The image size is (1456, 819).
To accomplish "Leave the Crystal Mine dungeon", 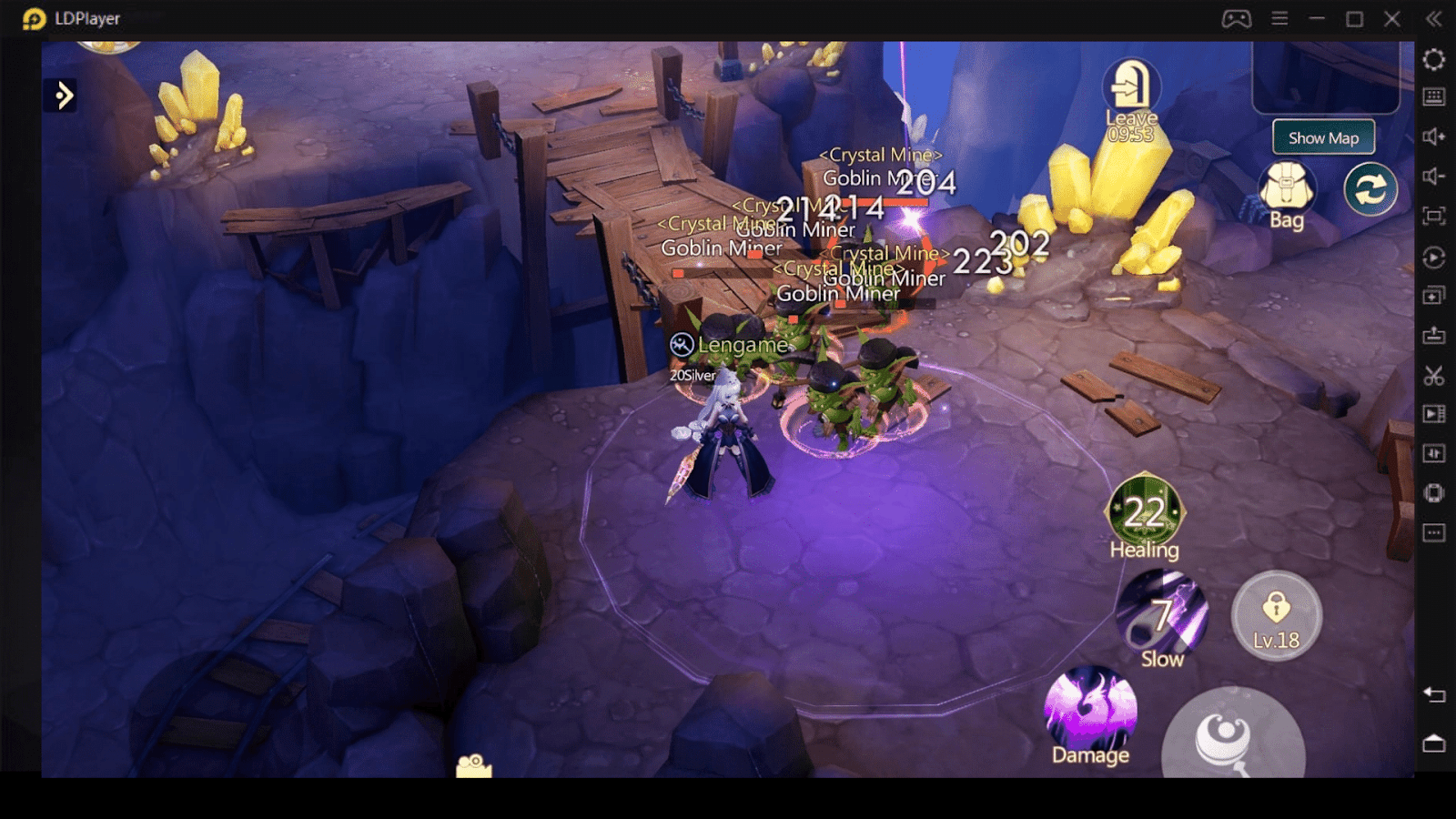I will coord(1130,89).
